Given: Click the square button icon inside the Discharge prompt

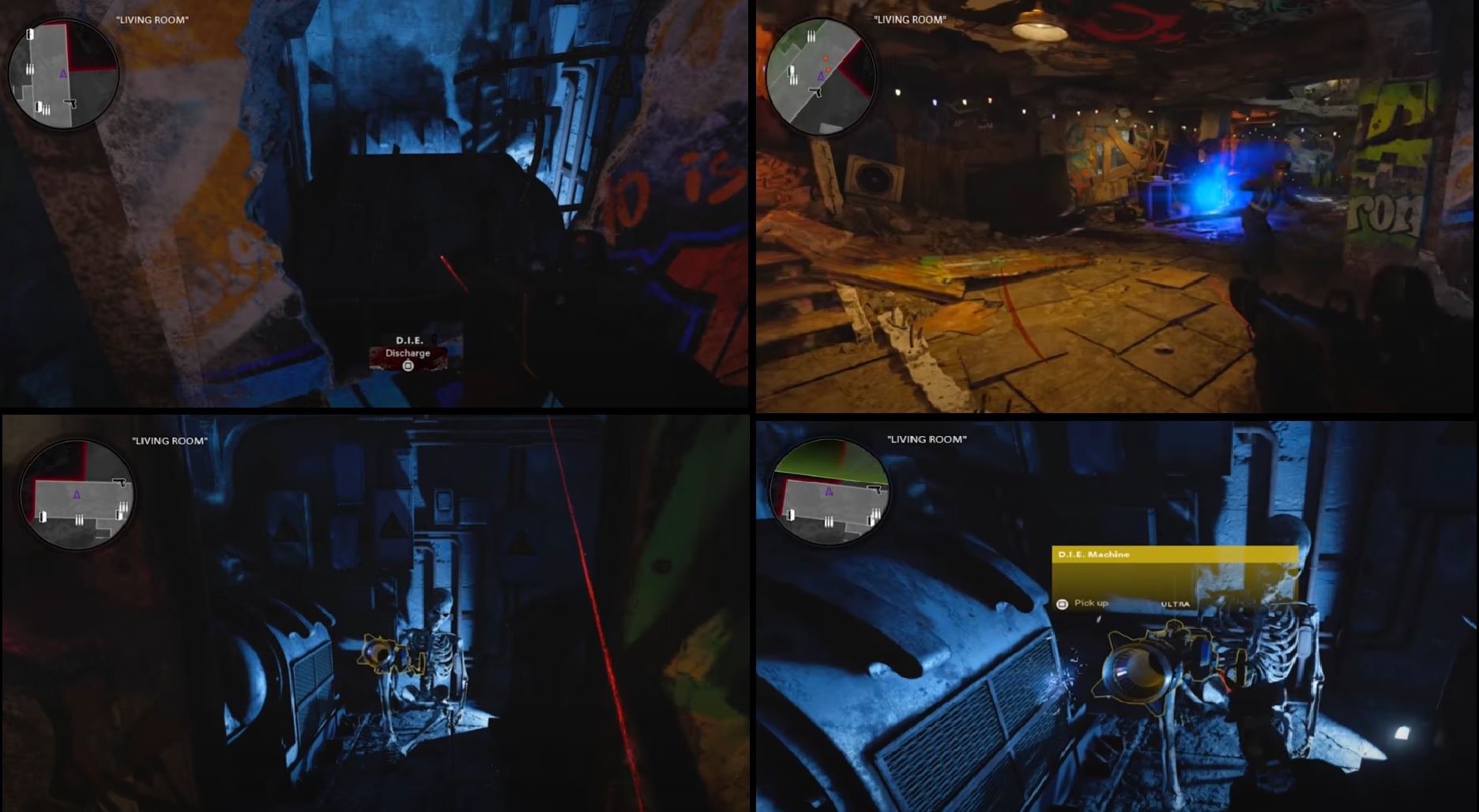Looking at the screenshot, I should (x=408, y=366).
